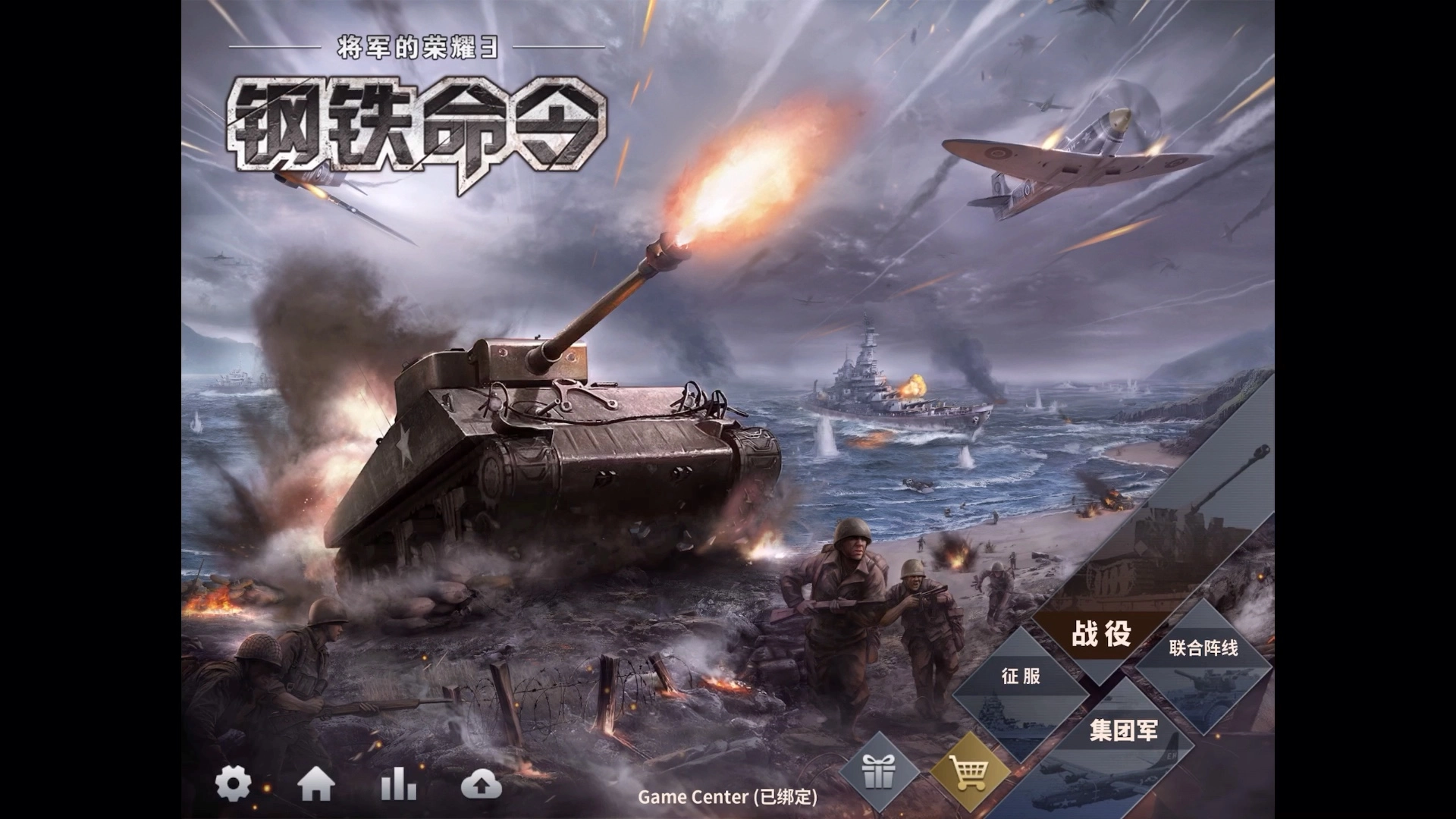View the bar chart leaderboard icon
The image size is (1456, 819).
pyautogui.click(x=399, y=784)
